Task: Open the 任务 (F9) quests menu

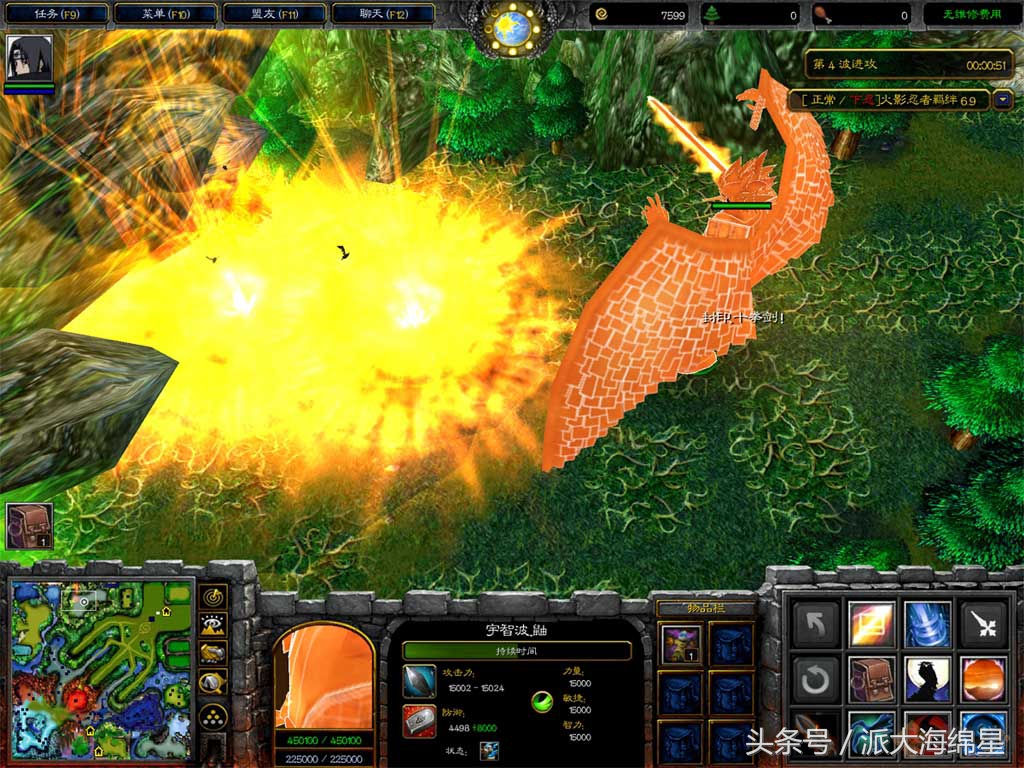Action: [x=56, y=14]
